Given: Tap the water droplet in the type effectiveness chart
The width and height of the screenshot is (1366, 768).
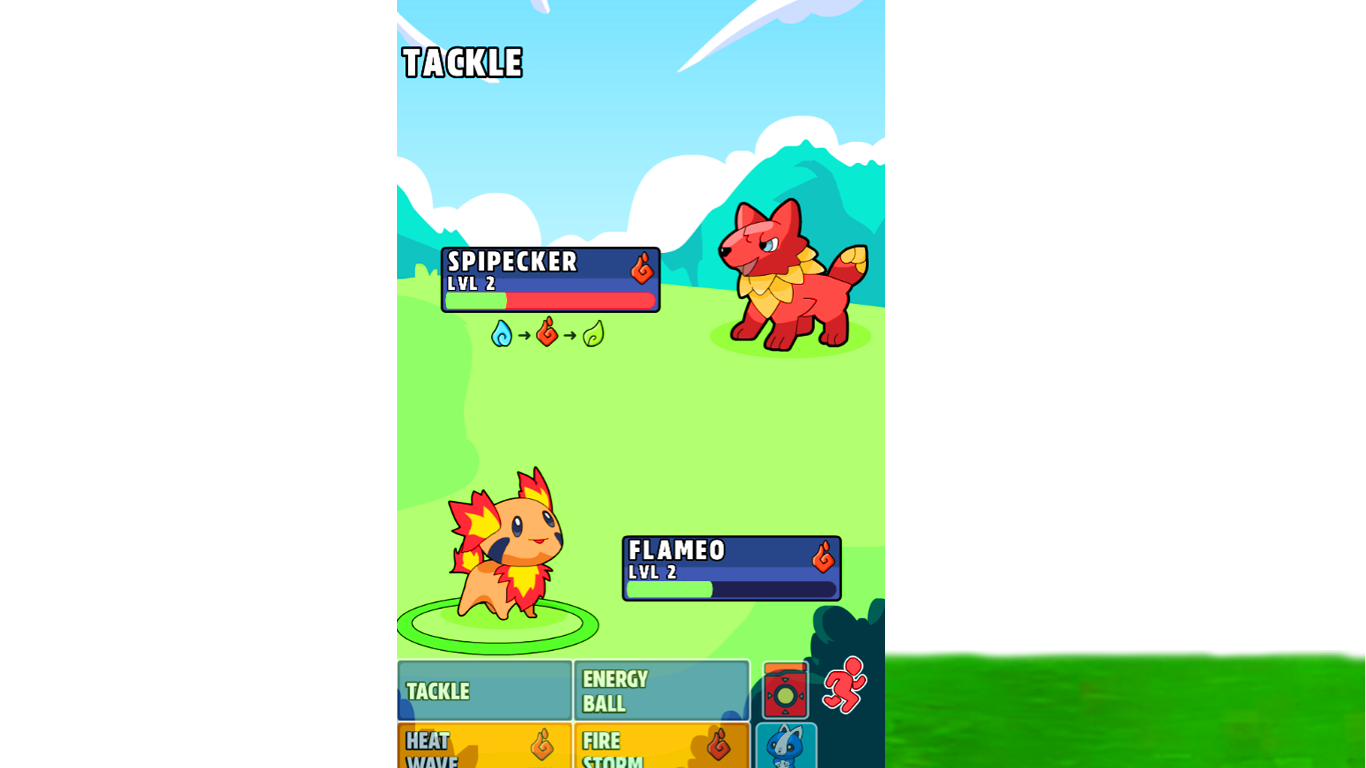Looking at the screenshot, I should 502,335.
